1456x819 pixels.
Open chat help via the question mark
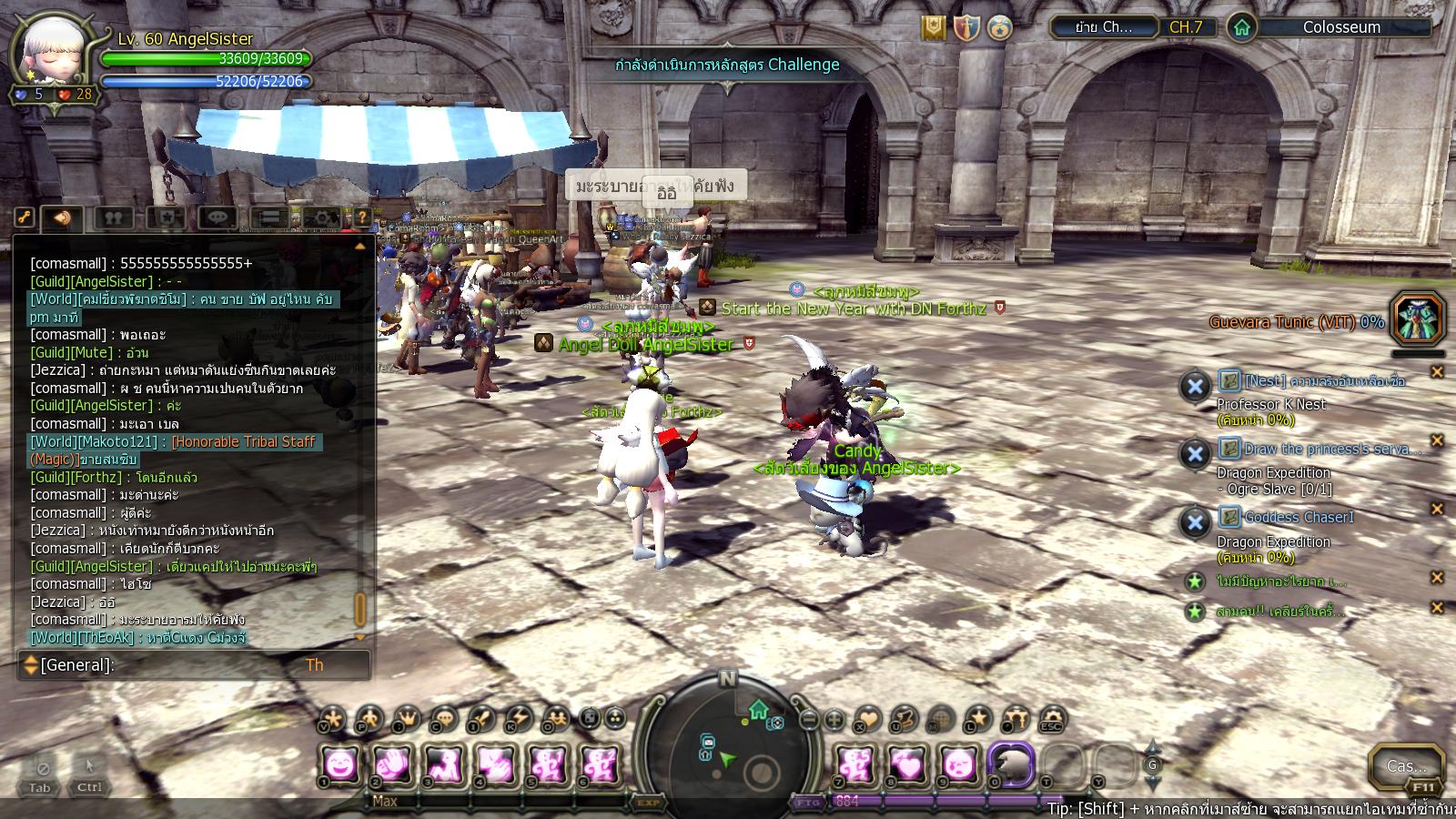coord(362,217)
